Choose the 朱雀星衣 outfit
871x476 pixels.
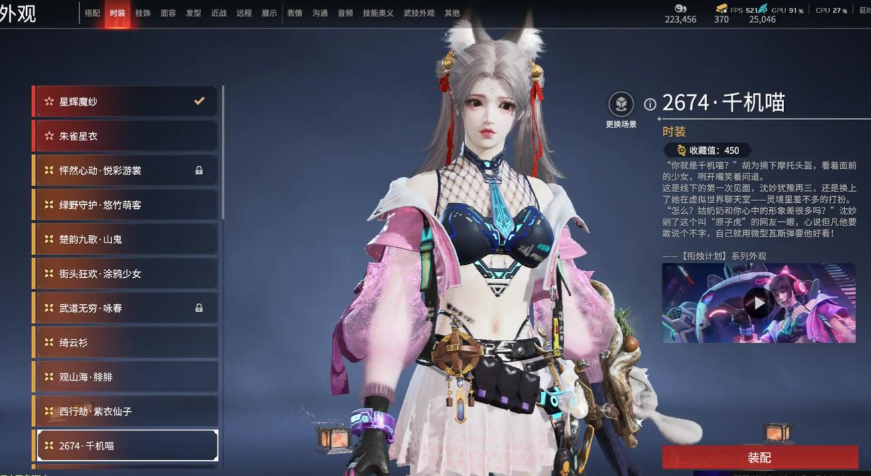pos(125,135)
